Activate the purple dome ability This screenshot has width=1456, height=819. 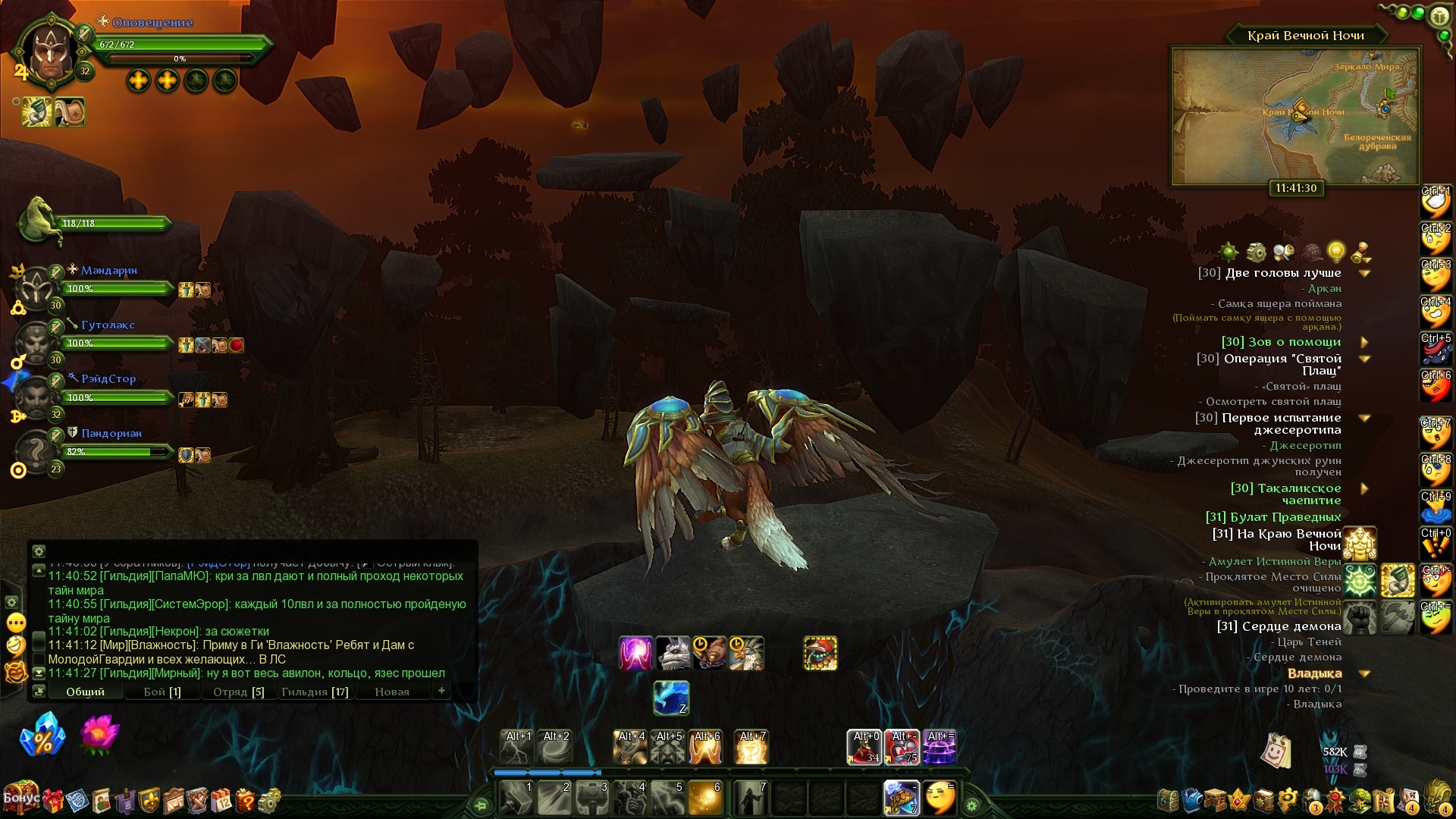(x=940, y=746)
